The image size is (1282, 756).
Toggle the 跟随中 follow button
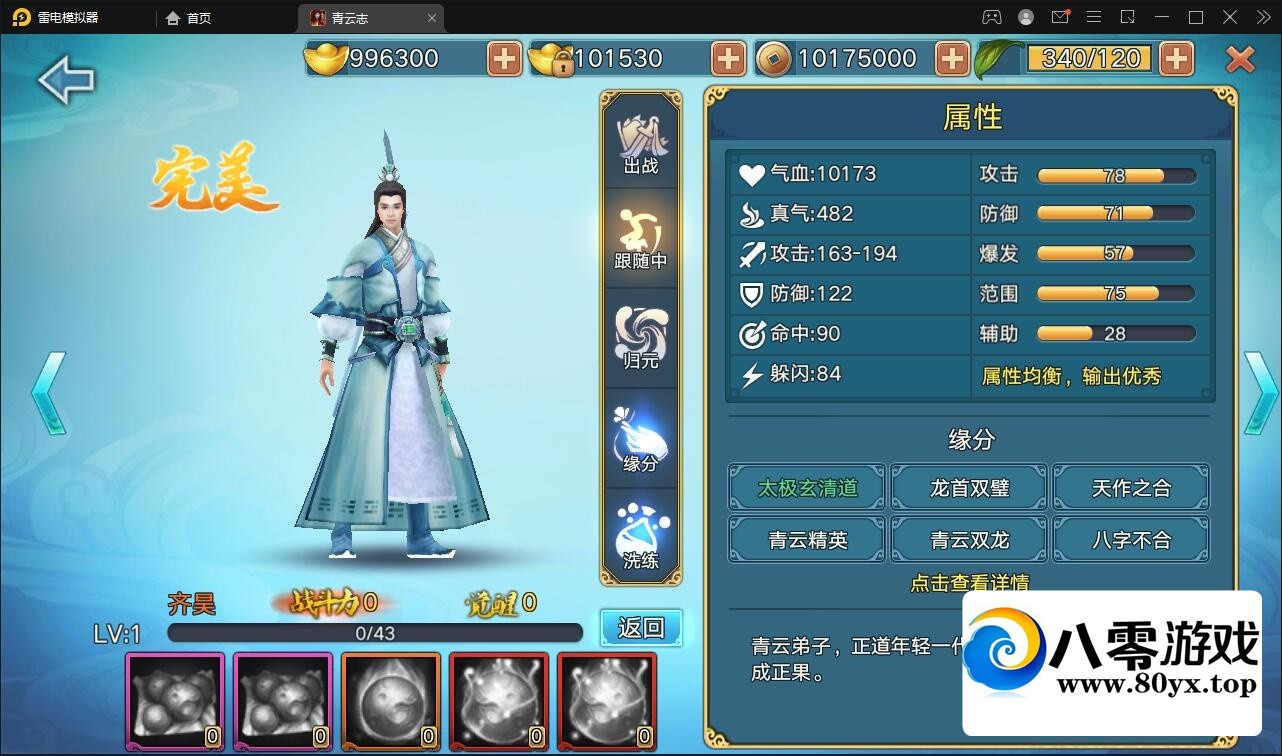641,241
